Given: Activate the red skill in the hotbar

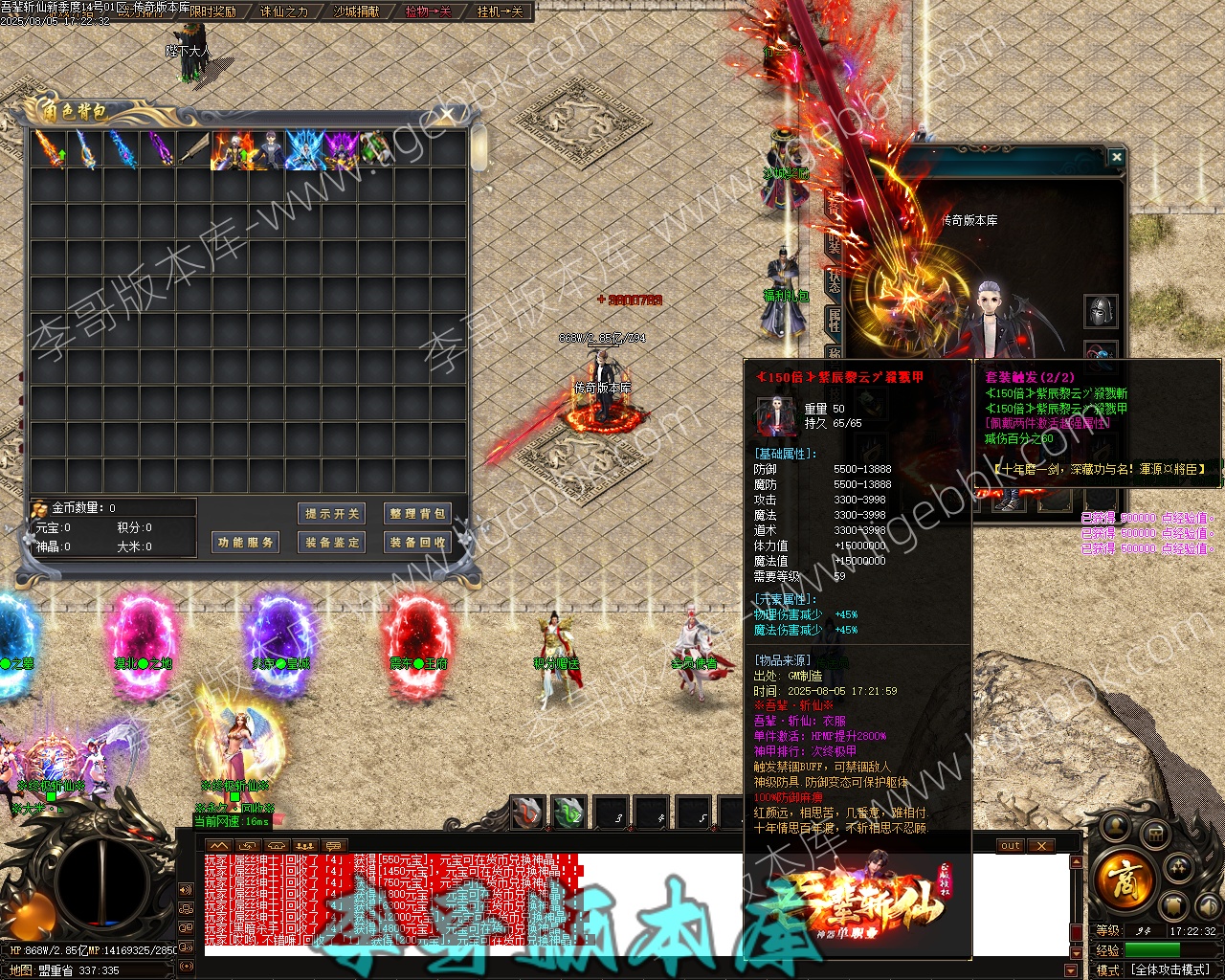Looking at the screenshot, I should [527, 813].
